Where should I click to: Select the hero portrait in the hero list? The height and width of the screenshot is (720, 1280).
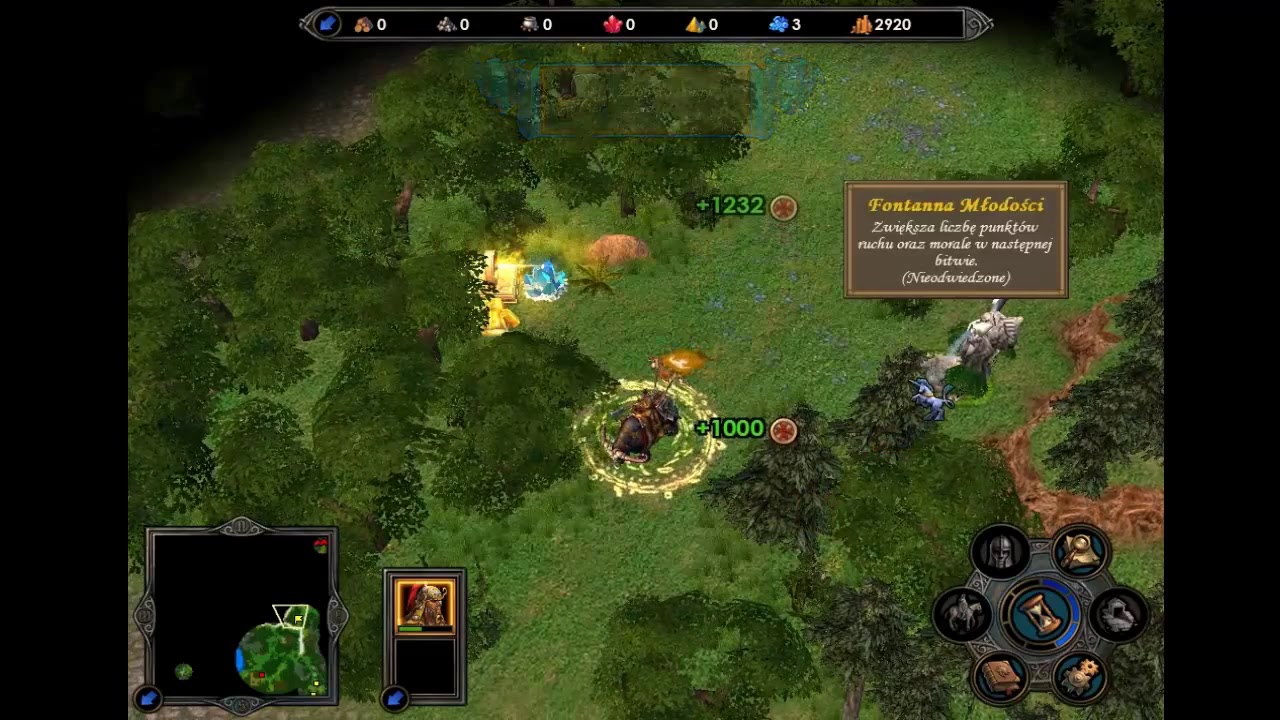[x=425, y=604]
